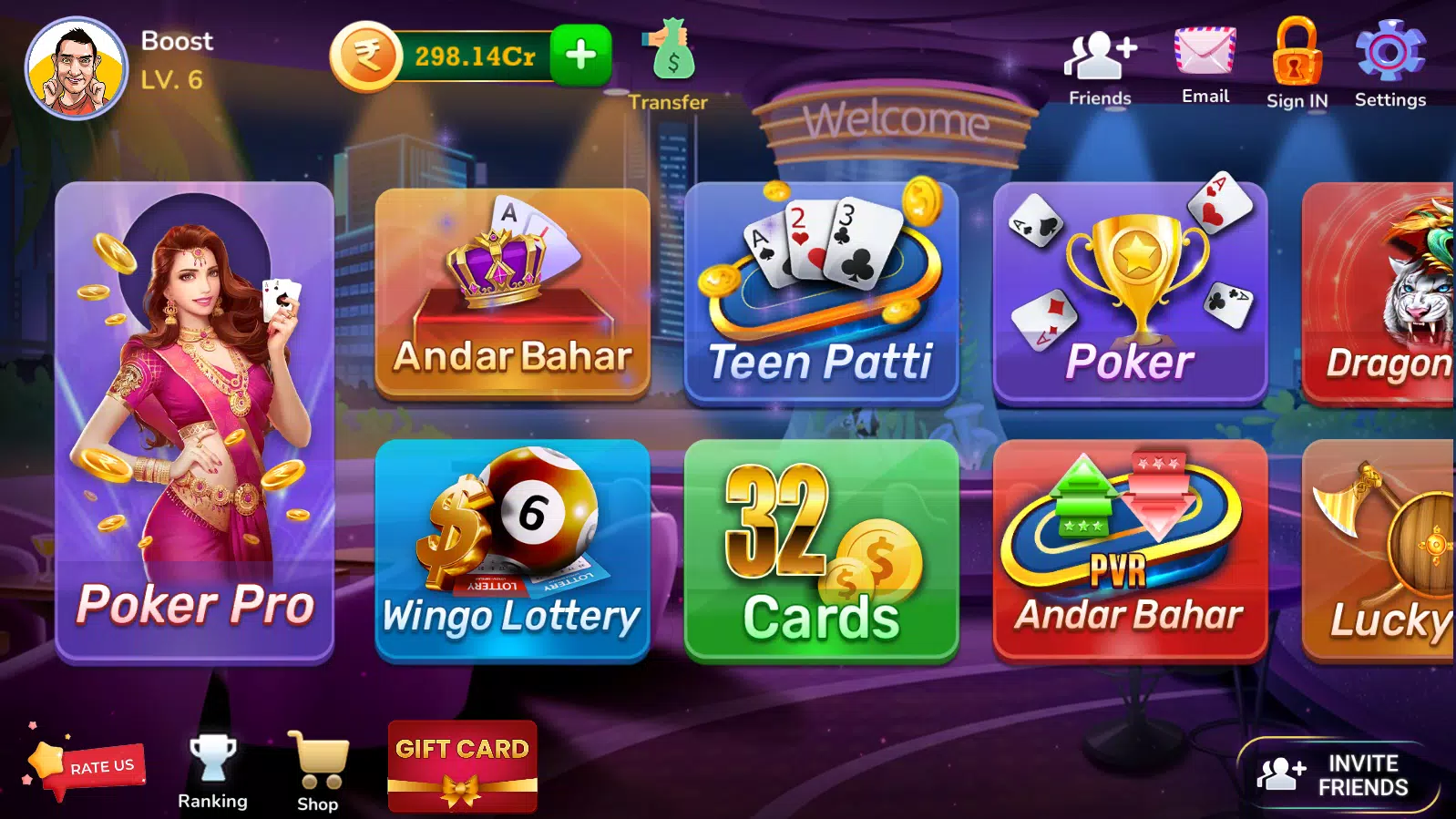The width and height of the screenshot is (1456, 819).
Task: Open the Andar Bahar game
Action: point(512,292)
